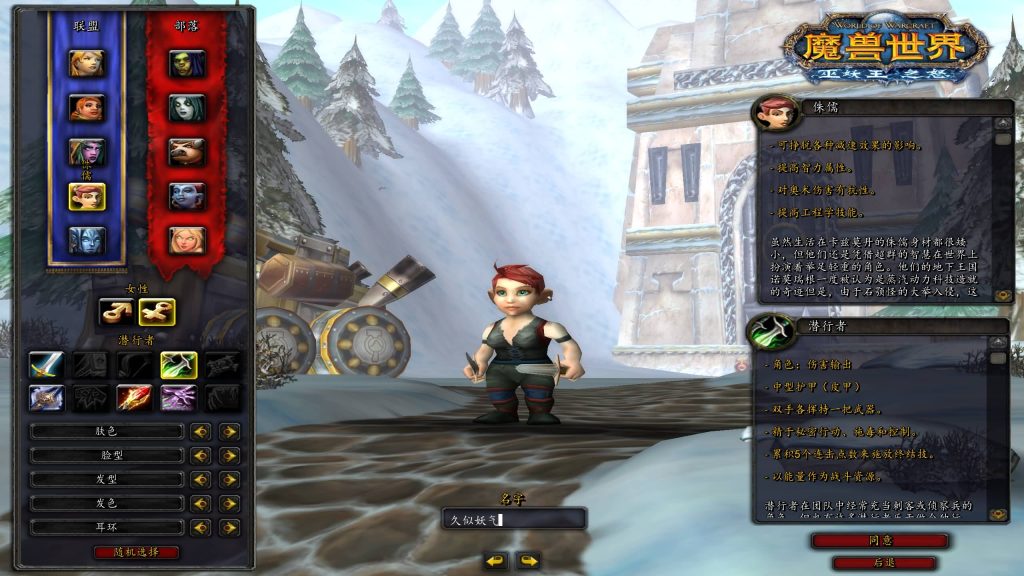The image size is (1024, 576).
Task: Select the Death Knight class icon
Action: [x=46, y=398]
